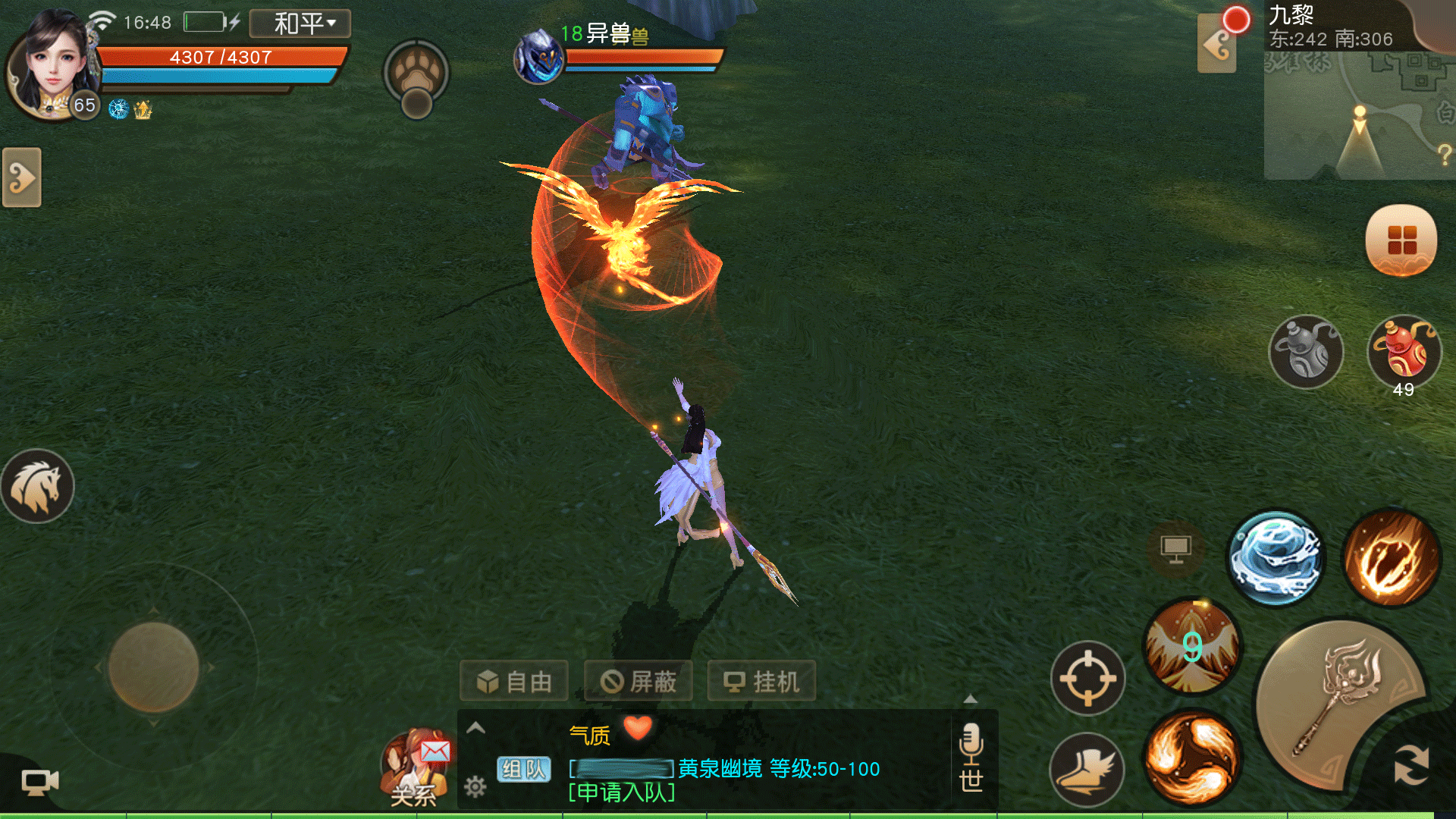The image size is (1456, 819).
Task: Click the 屏蔽 hide players button
Action: (x=638, y=681)
